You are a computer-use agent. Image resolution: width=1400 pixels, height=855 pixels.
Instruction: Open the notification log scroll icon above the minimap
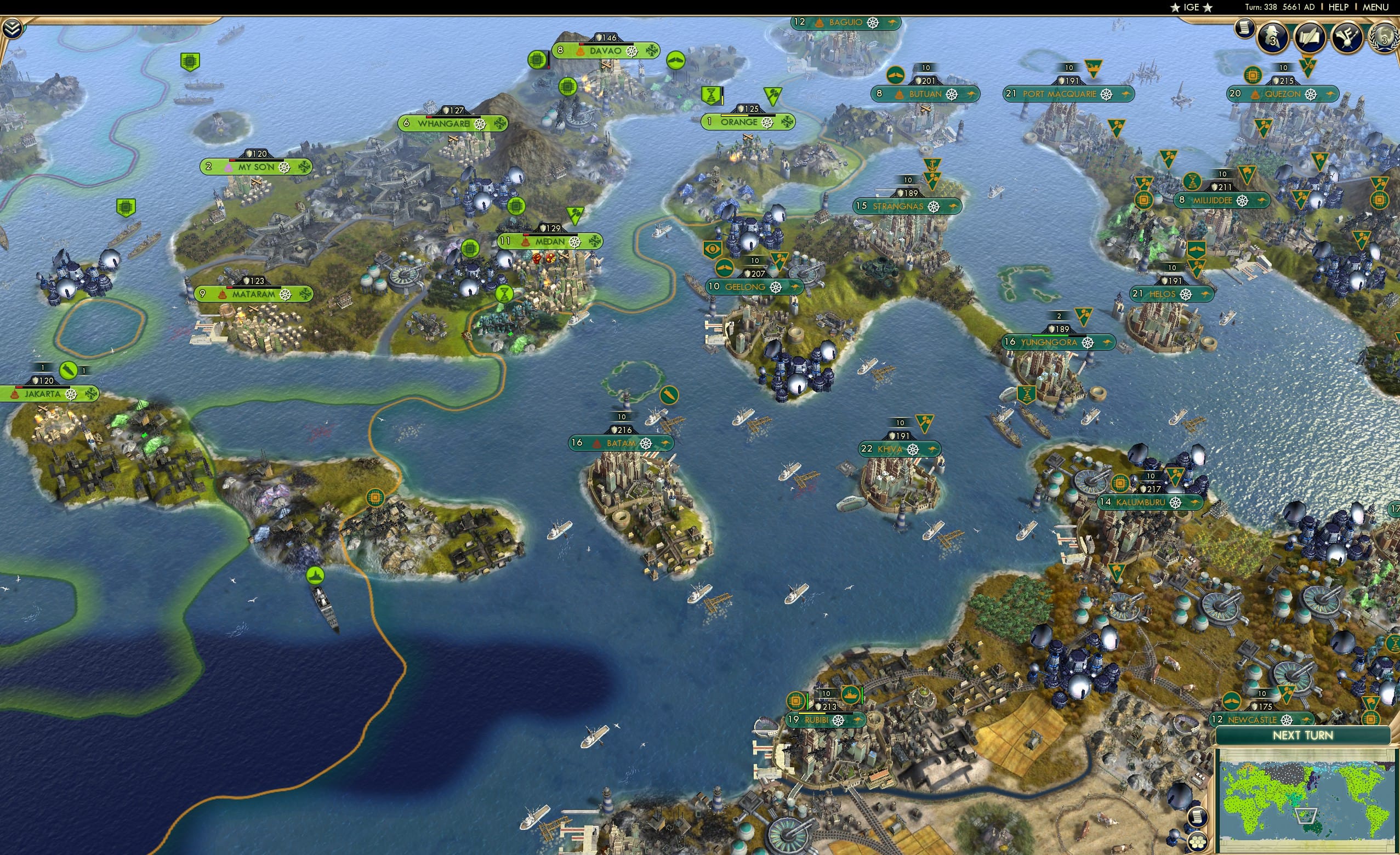tap(1198, 817)
